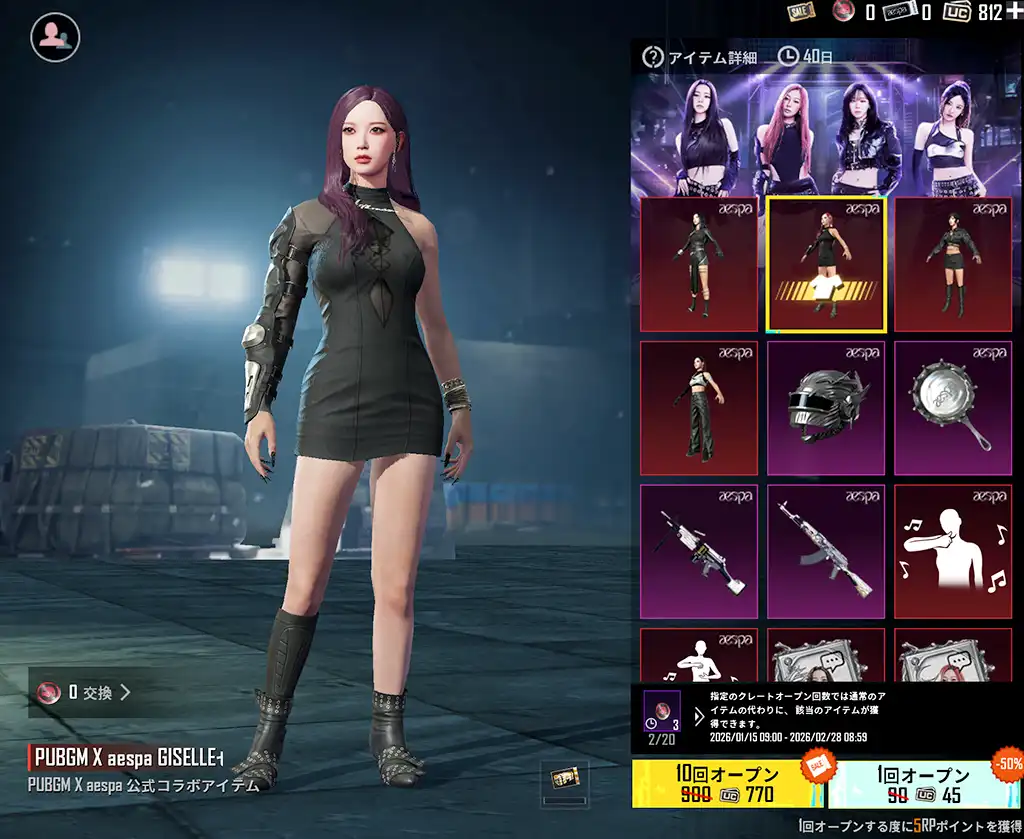Screen dimensions: 1024x839
Task: Add more UC with the plus button
Action: [1014, 11]
